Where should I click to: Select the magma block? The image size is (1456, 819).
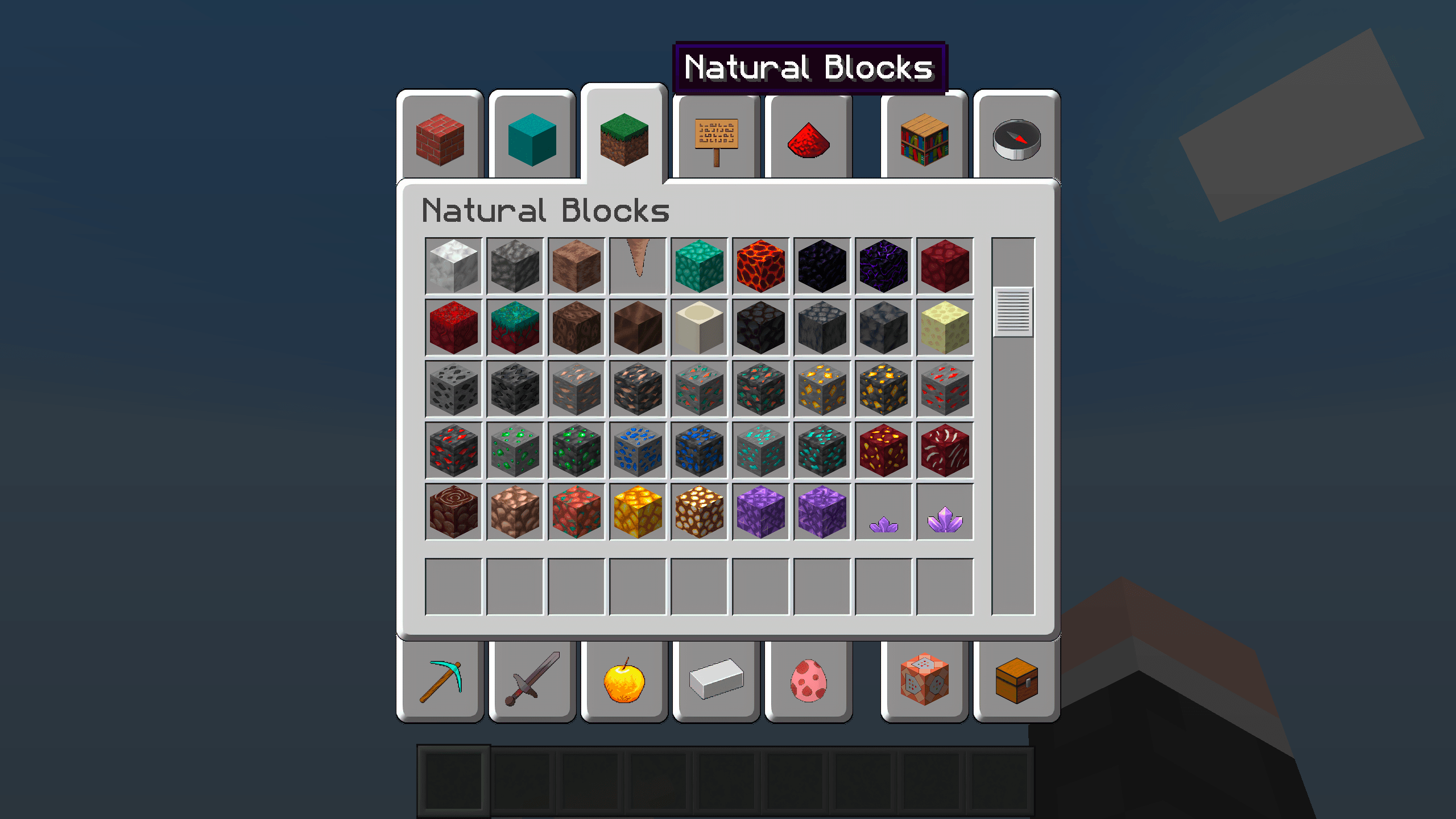(760, 264)
